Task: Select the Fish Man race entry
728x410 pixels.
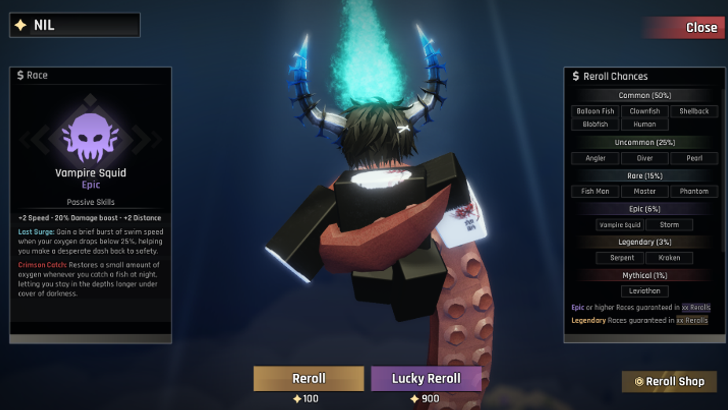Action: tap(595, 191)
